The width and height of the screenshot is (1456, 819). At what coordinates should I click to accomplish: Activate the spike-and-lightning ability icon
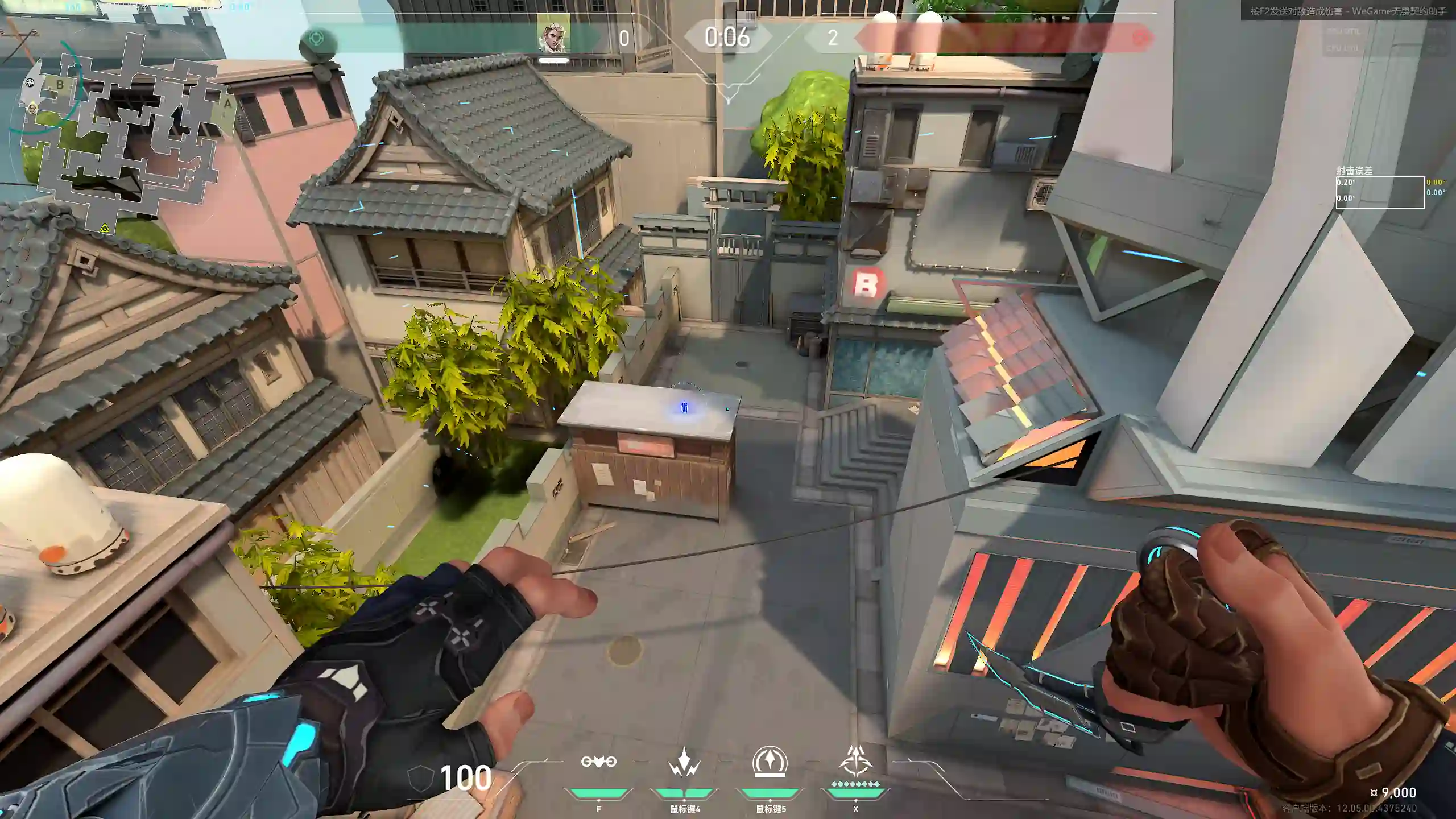(x=684, y=763)
